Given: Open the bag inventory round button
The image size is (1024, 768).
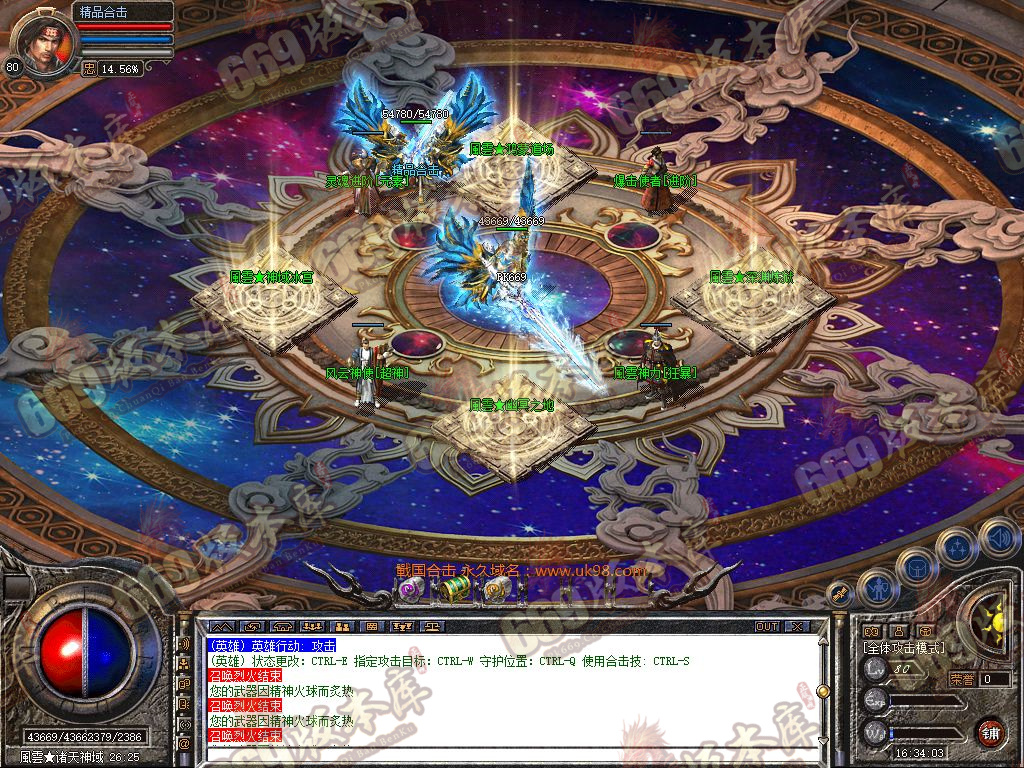Looking at the screenshot, I should pyautogui.click(x=916, y=568).
